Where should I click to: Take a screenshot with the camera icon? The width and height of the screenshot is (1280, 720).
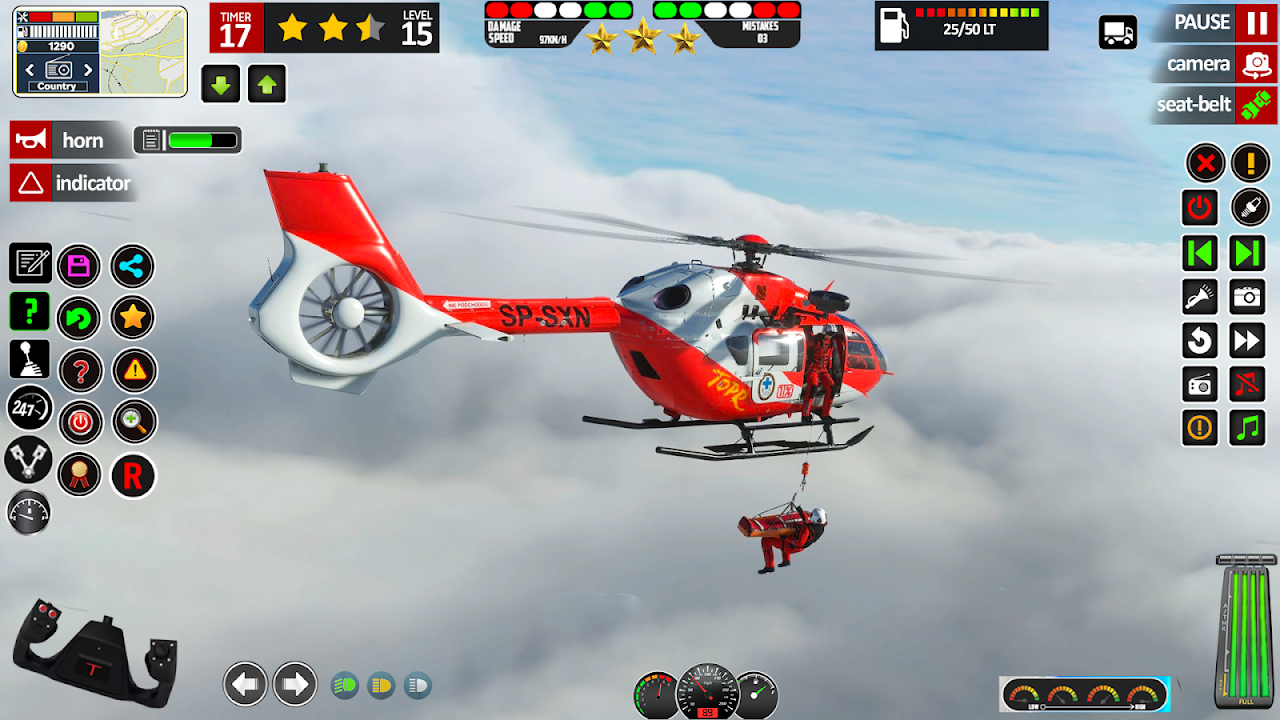pos(1248,297)
